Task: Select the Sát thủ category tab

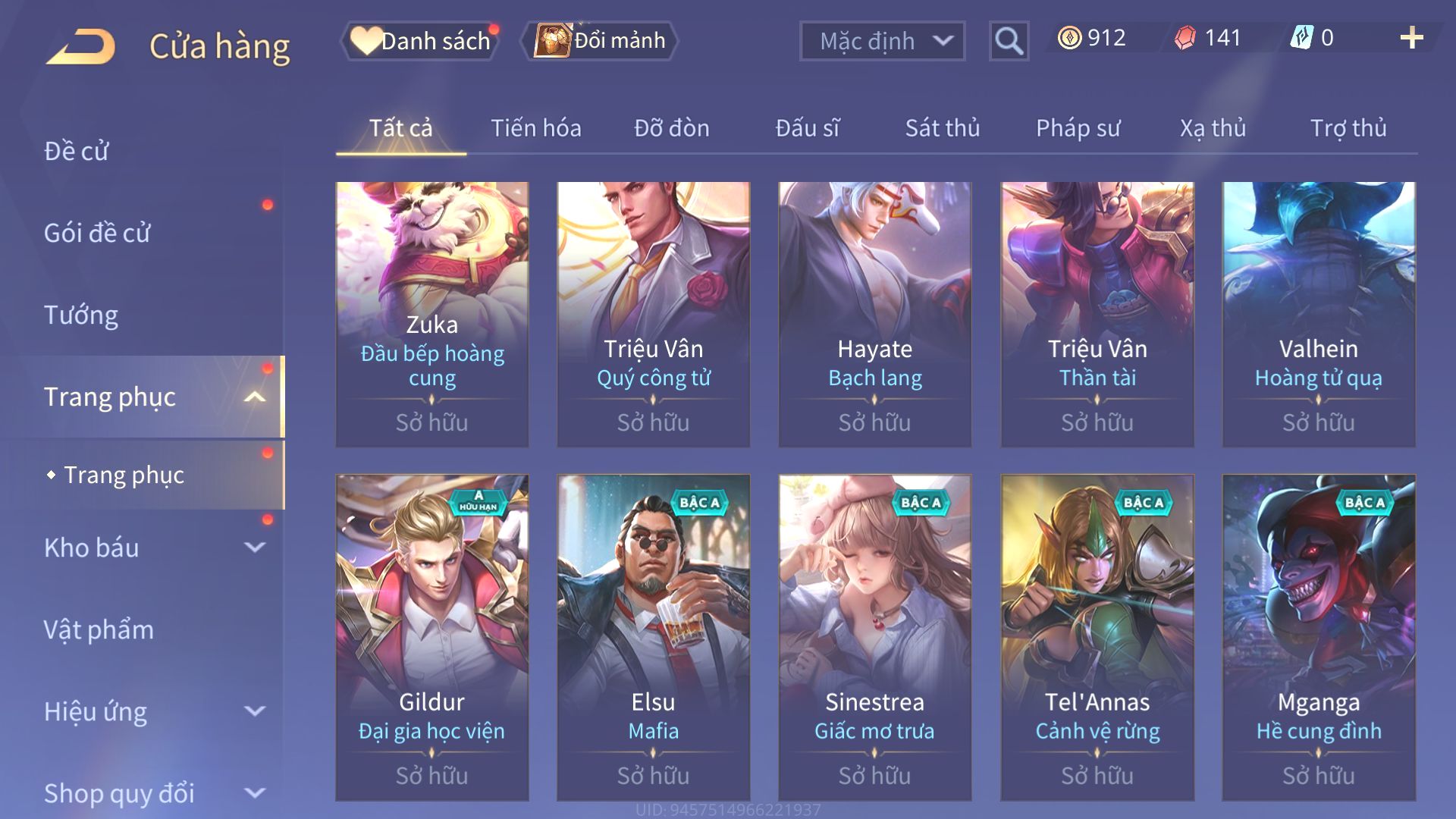Action: [x=942, y=128]
